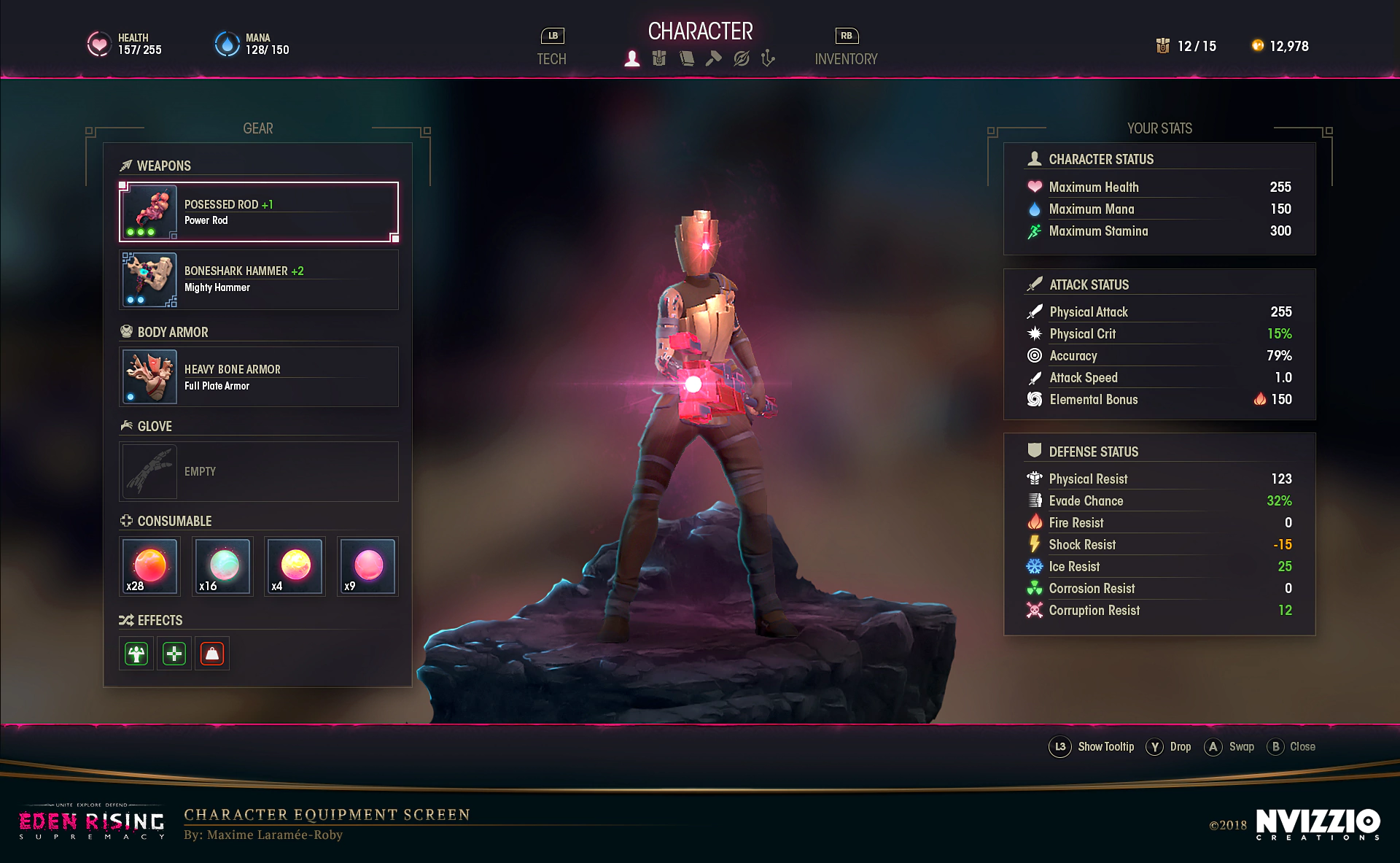Select the Posessed Rod weapon slot
This screenshot has width=1400, height=863.
[x=259, y=212]
